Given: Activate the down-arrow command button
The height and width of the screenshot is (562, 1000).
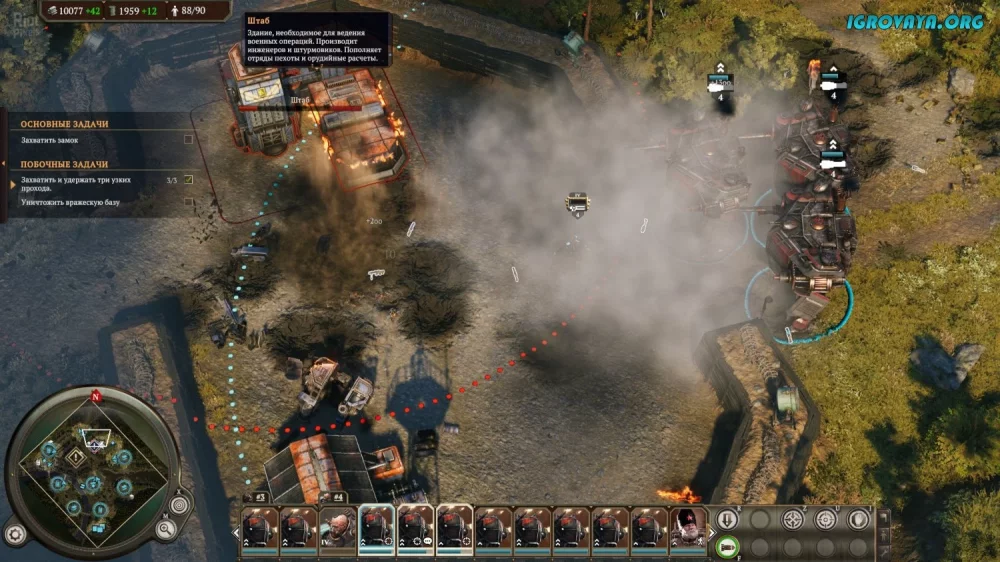Looking at the screenshot, I should (728, 519).
